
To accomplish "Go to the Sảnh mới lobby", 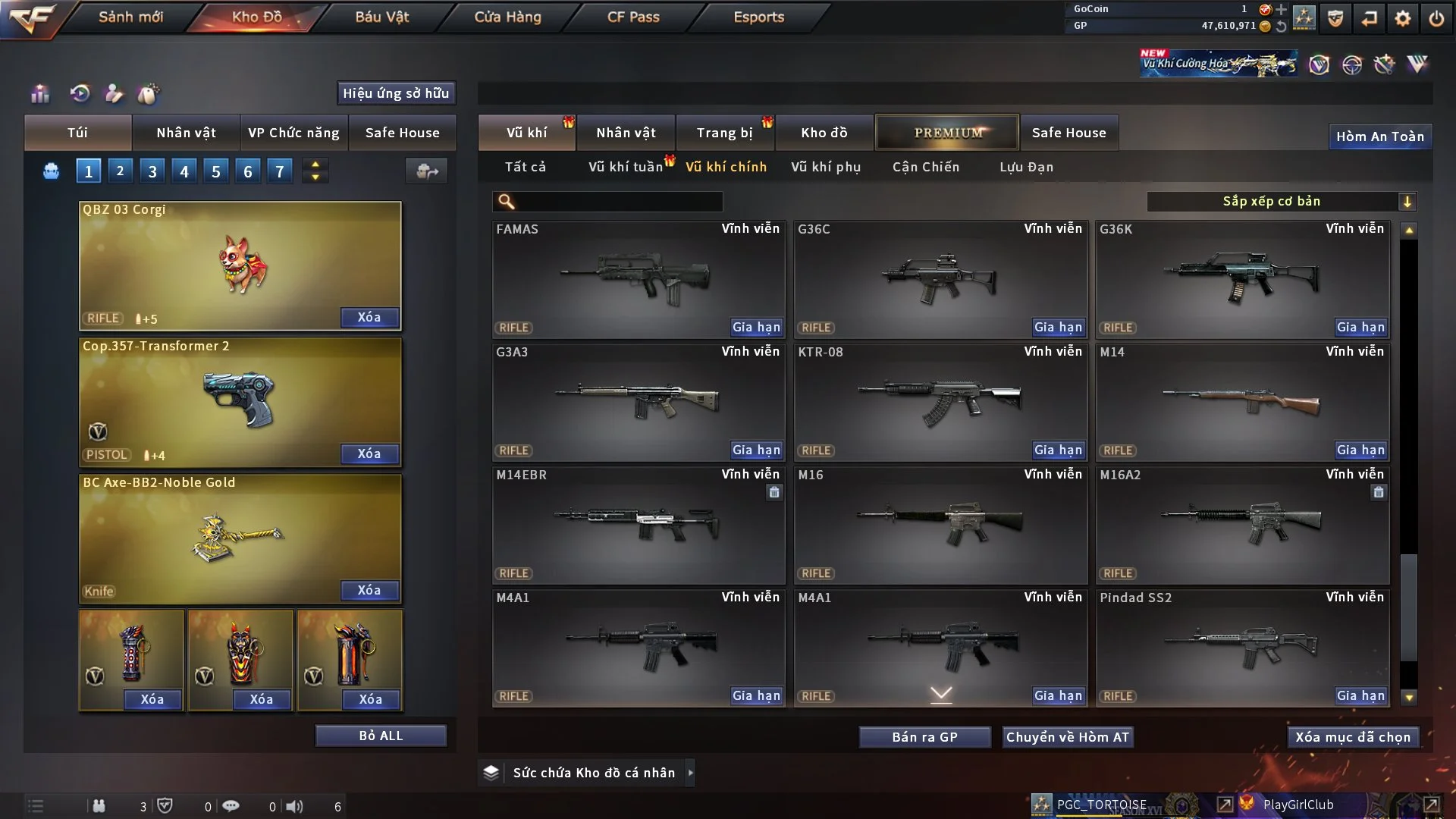I will pyautogui.click(x=130, y=17).
